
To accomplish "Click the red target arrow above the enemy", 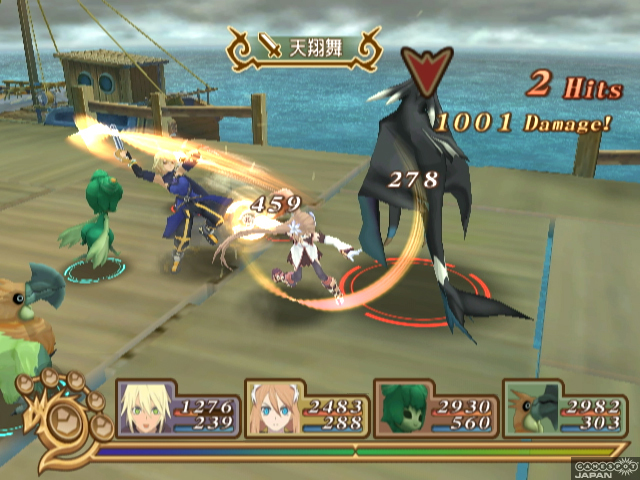I will pyautogui.click(x=421, y=67).
